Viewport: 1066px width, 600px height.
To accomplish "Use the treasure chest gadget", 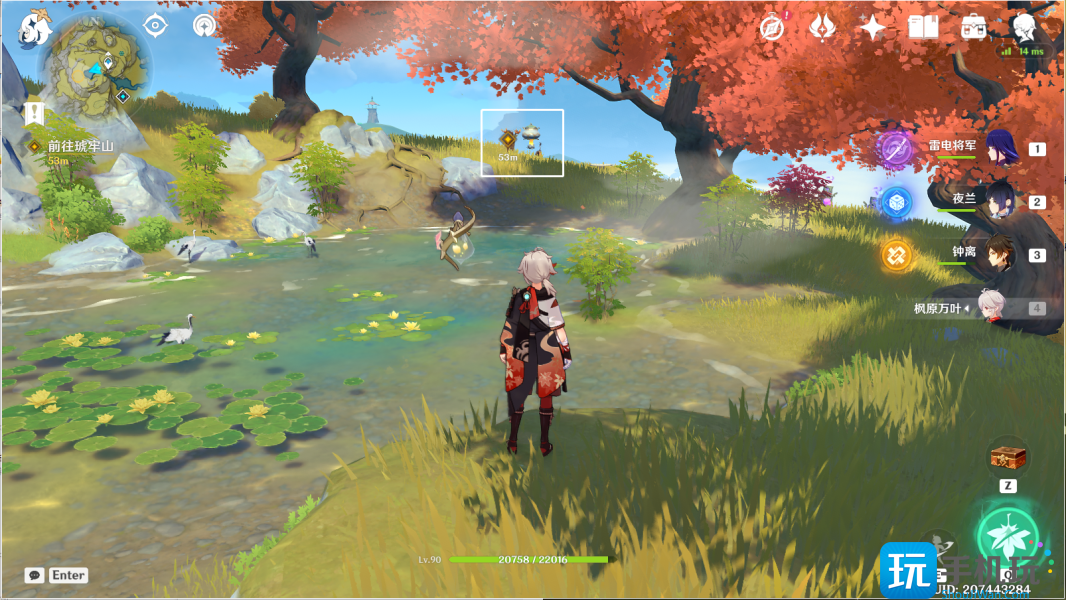I will tap(1008, 458).
